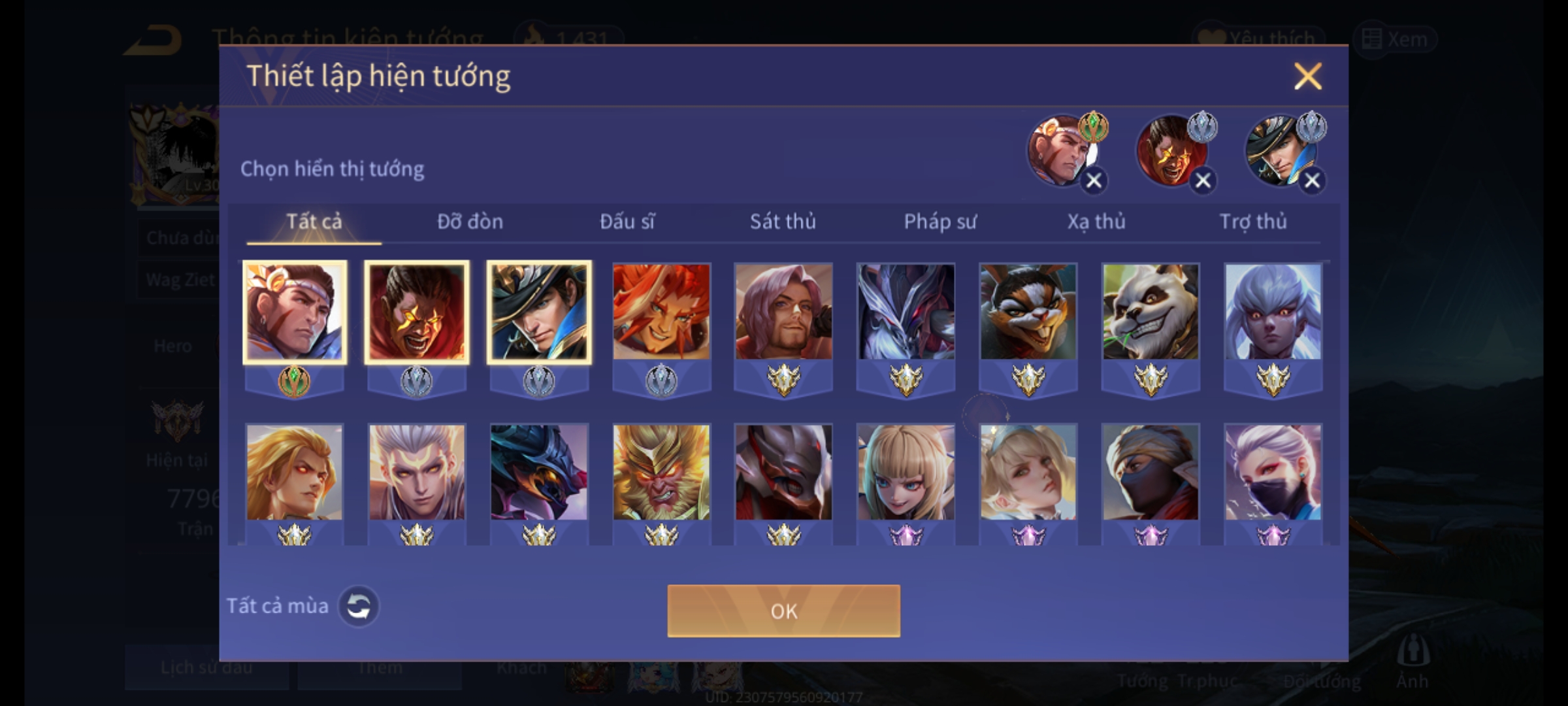The image size is (1568, 706).
Task: Choose the silver-haired girl with face mask
Action: 1273,473
